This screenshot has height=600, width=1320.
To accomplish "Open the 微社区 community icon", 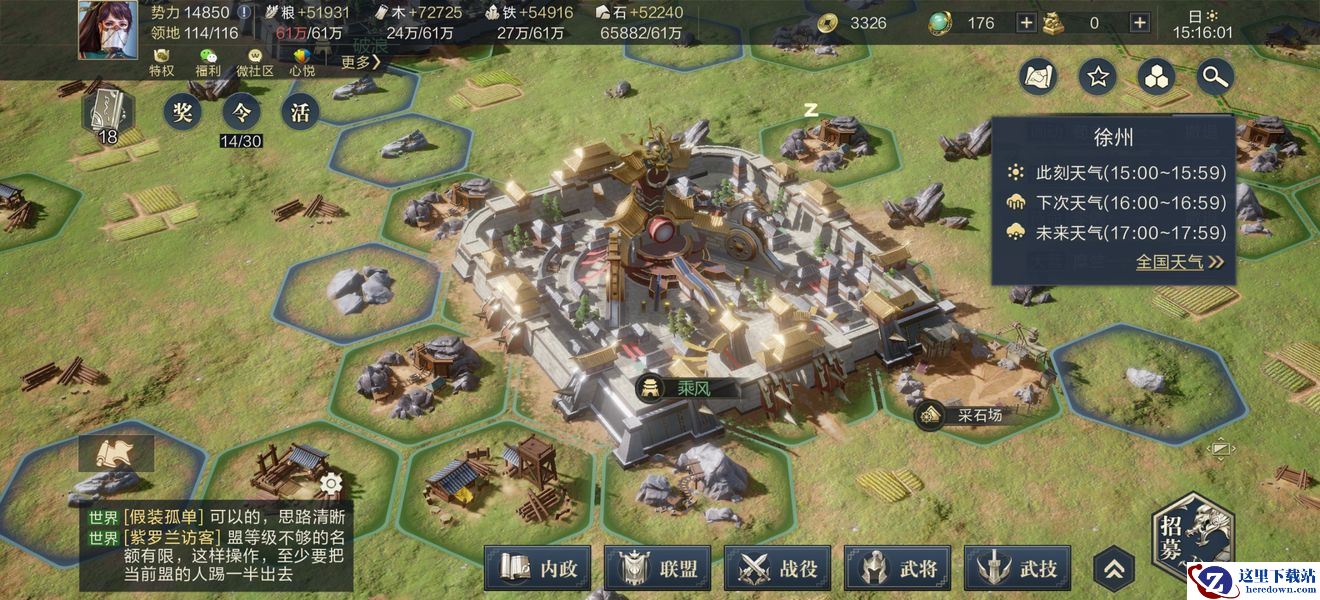I will (x=255, y=62).
